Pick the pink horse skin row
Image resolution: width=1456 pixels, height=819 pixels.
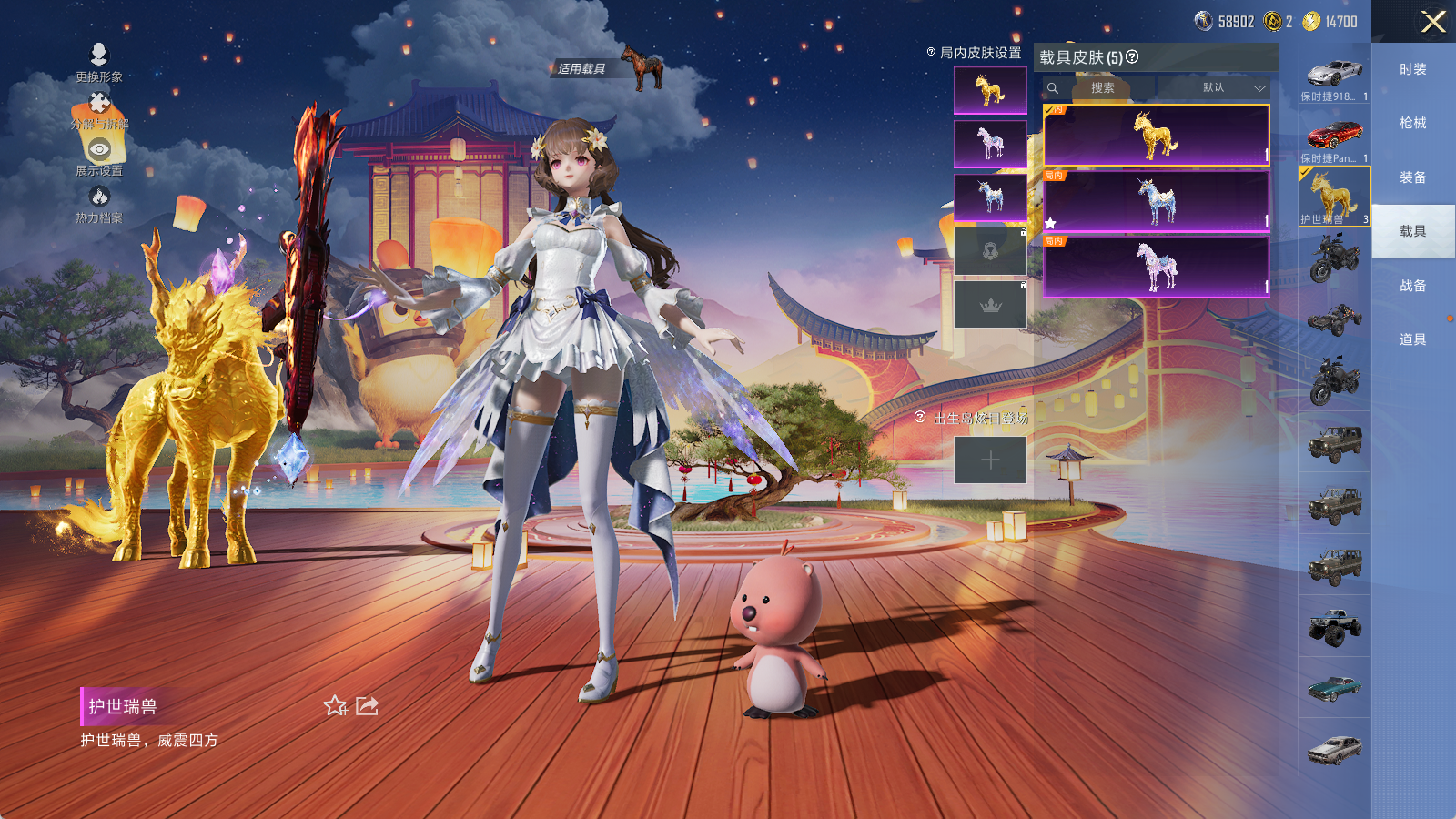click(x=1156, y=266)
